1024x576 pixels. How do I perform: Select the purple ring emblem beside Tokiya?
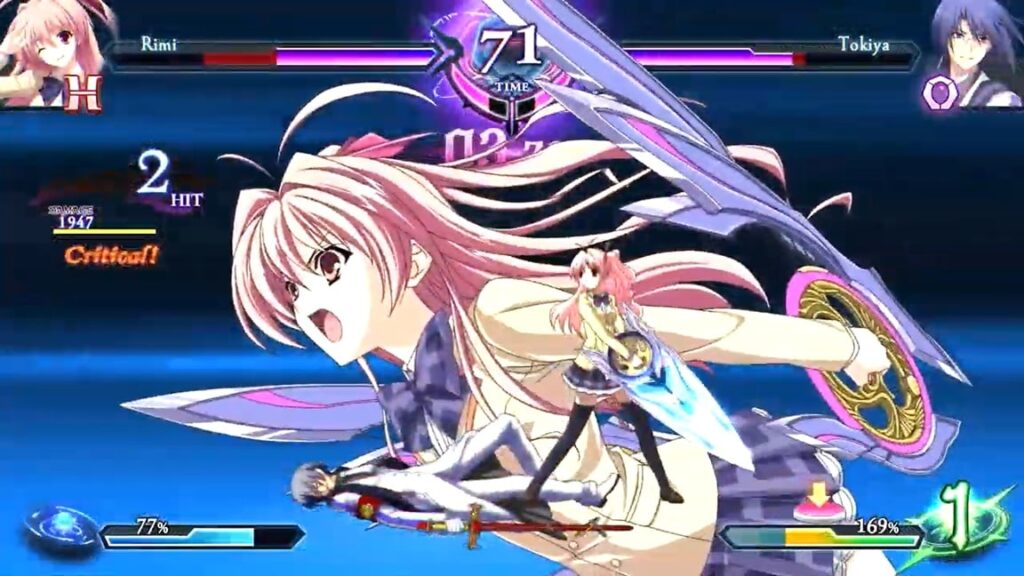click(x=940, y=93)
